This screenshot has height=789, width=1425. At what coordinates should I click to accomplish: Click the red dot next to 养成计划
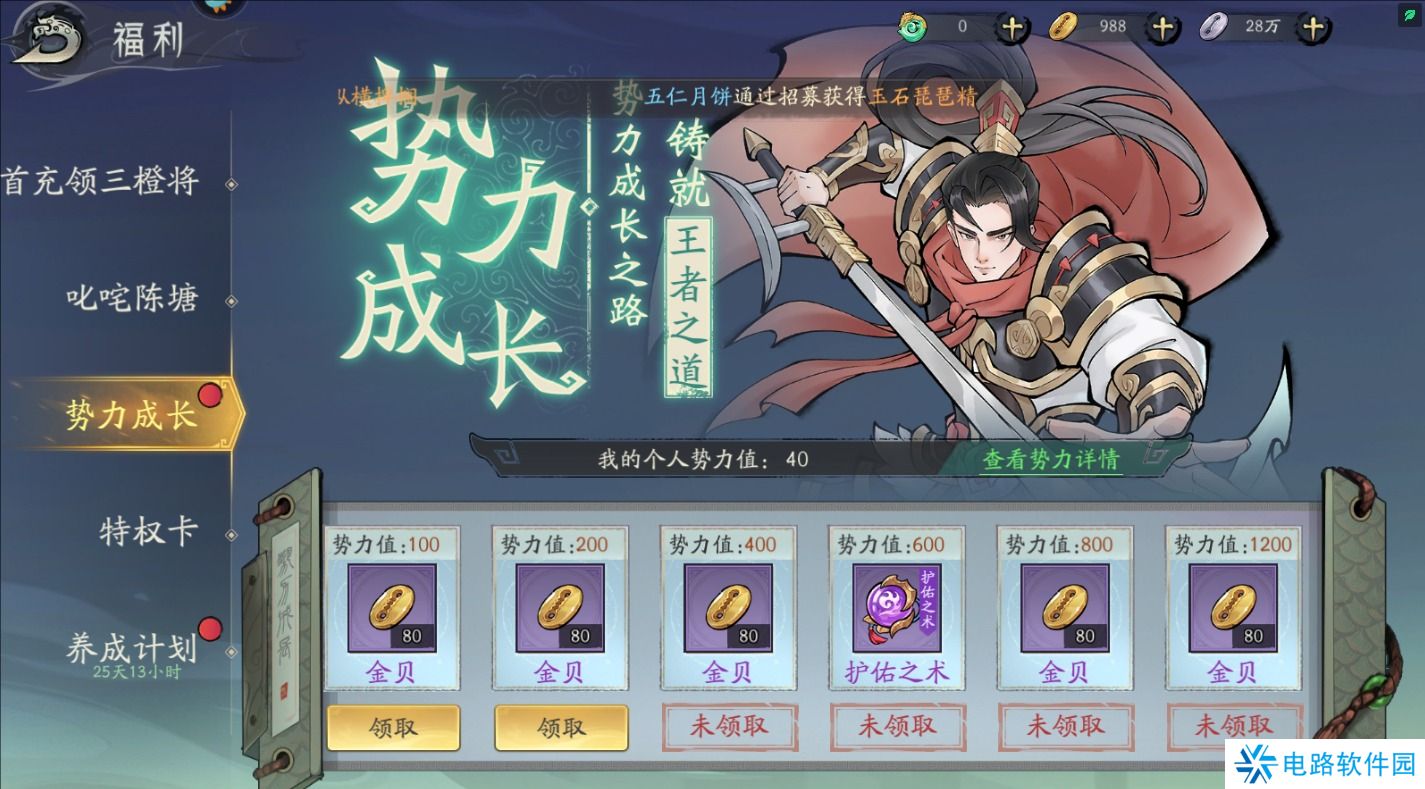point(210,630)
